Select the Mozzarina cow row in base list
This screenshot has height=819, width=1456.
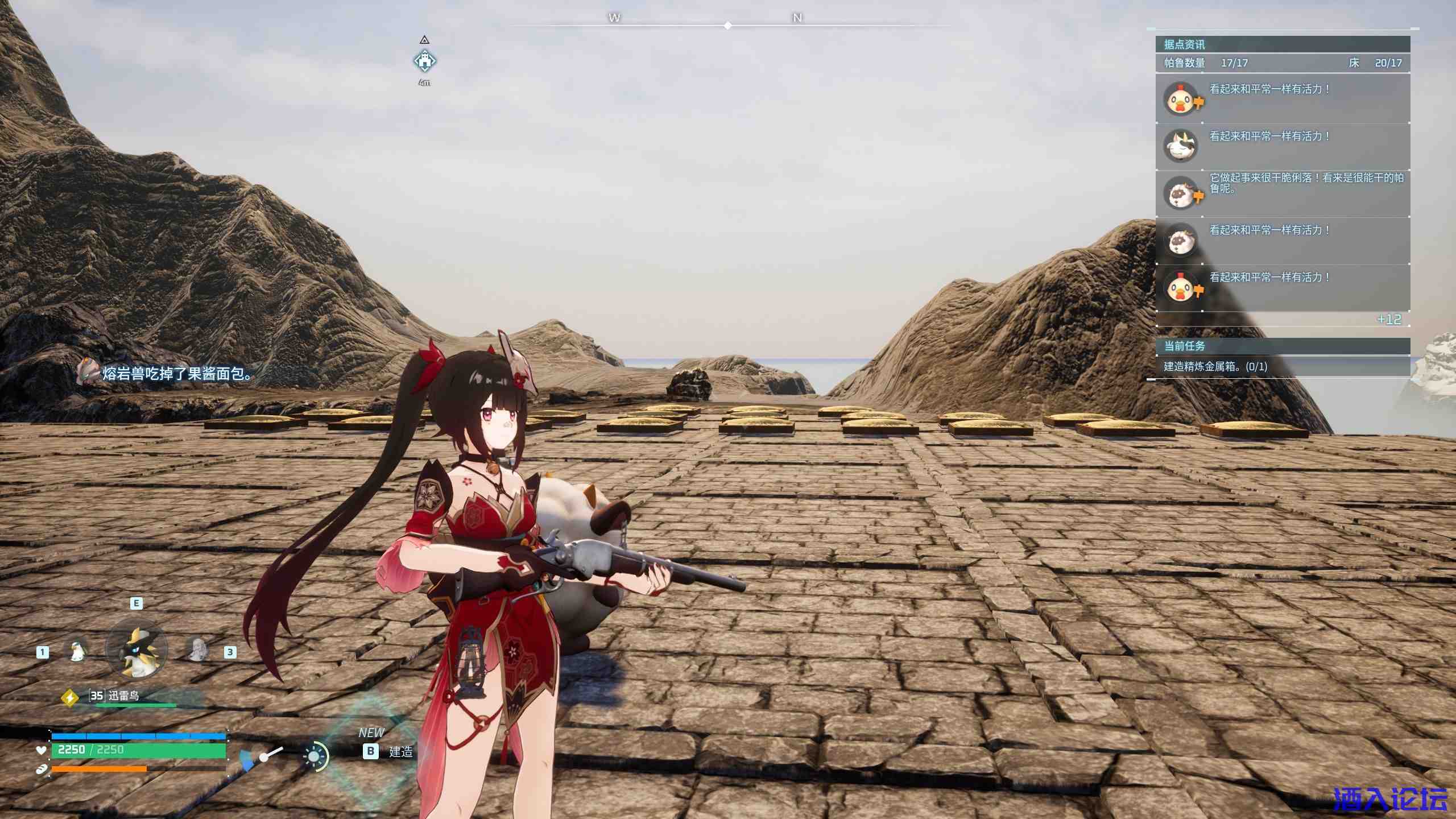coord(1282,146)
